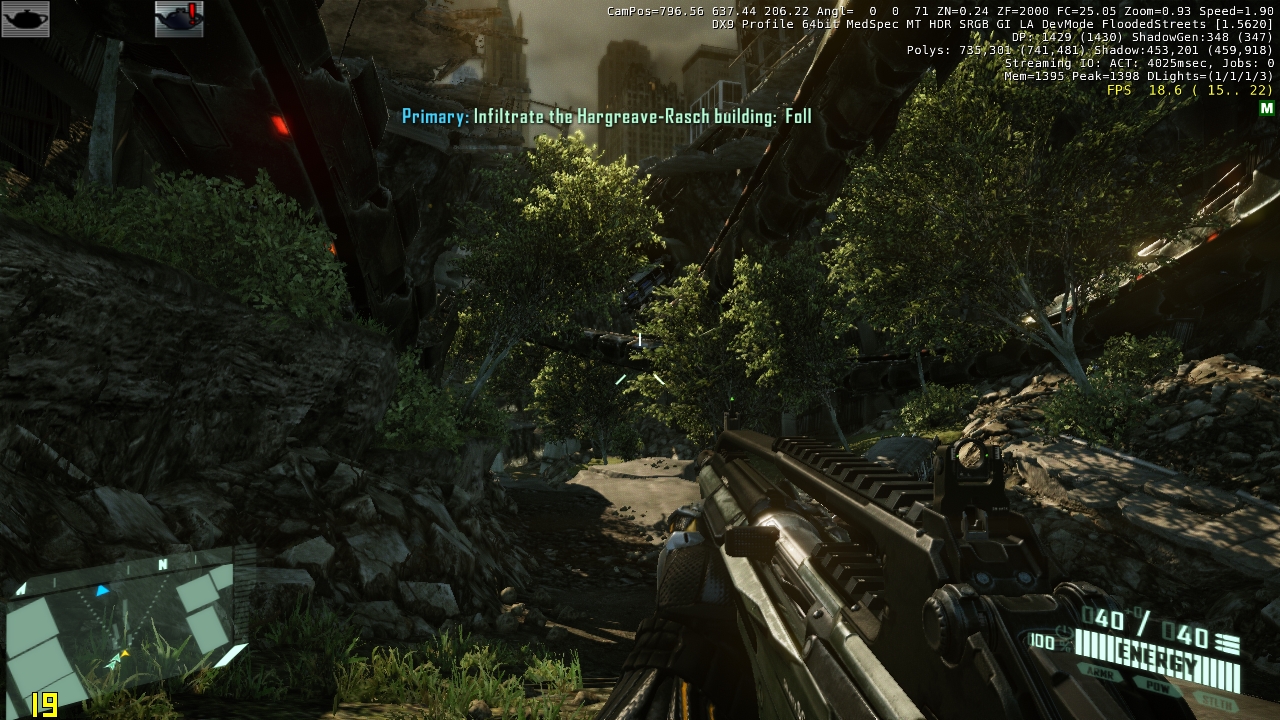Open the primary objective tracker text
The image size is (1280, 720).
pos(606,117)
